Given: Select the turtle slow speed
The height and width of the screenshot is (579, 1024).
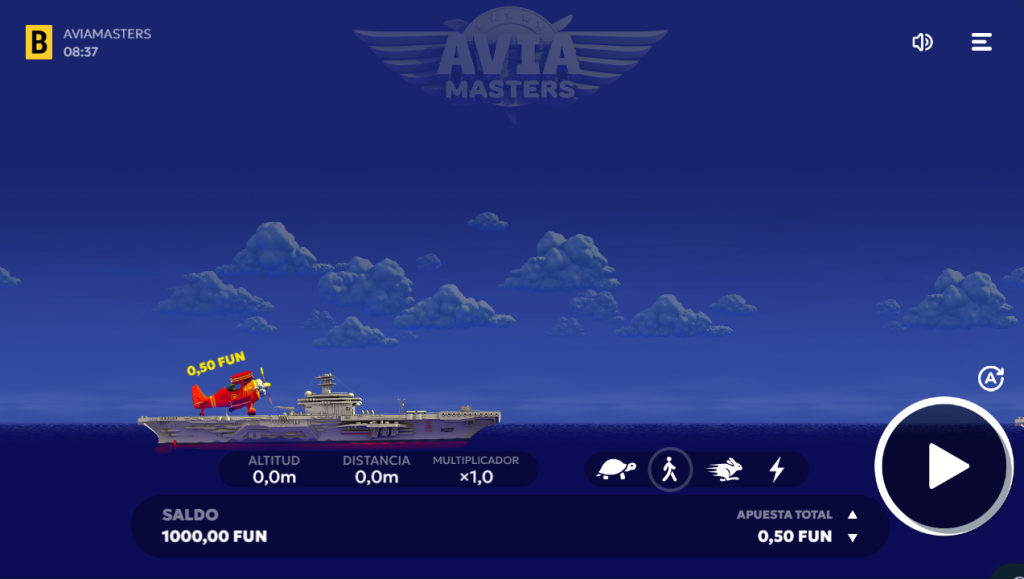Looking at the screenshot, I should click(x=616, y=469).
